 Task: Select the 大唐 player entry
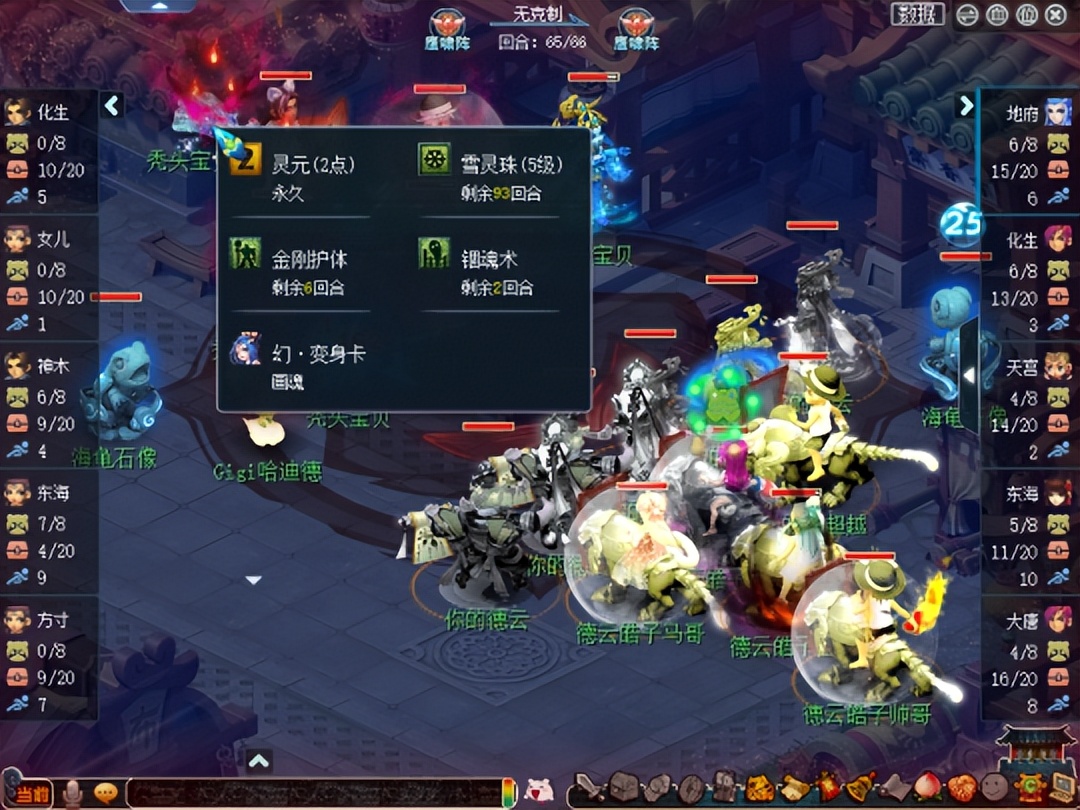(x=1030, y=662)
